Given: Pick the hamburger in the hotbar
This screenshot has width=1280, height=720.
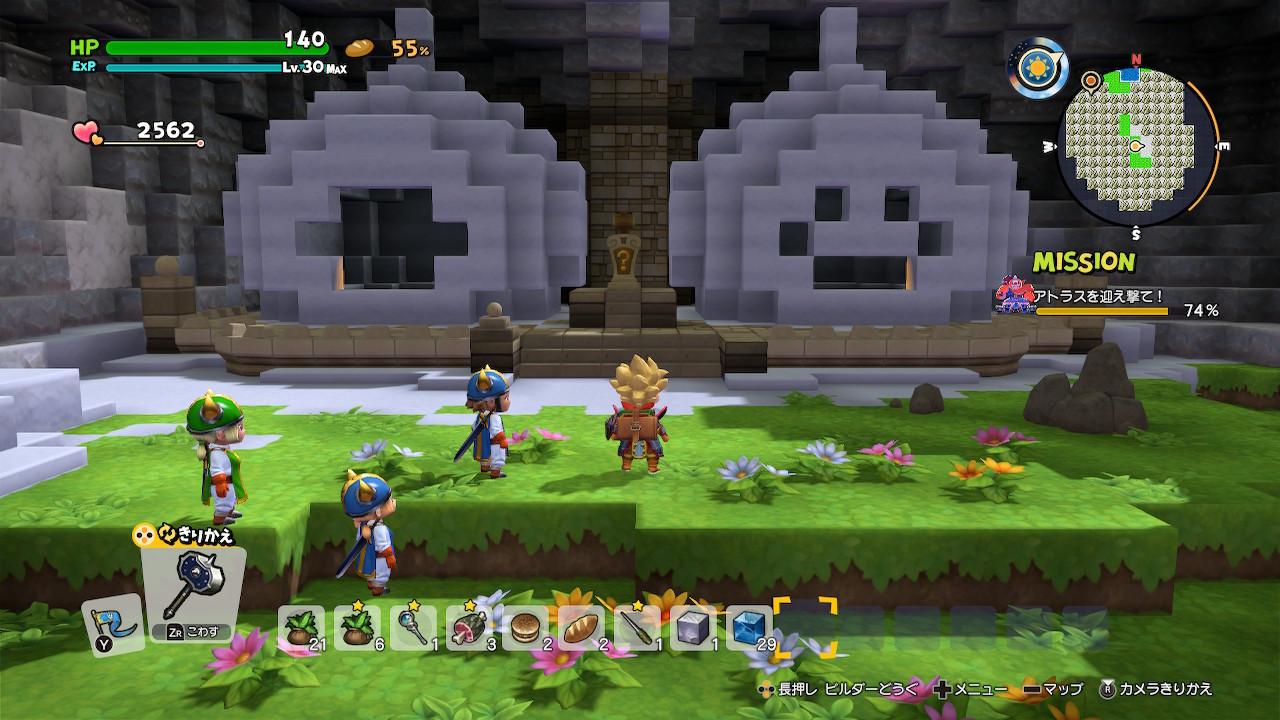Looking at the screenshot, I should [526, 628].
